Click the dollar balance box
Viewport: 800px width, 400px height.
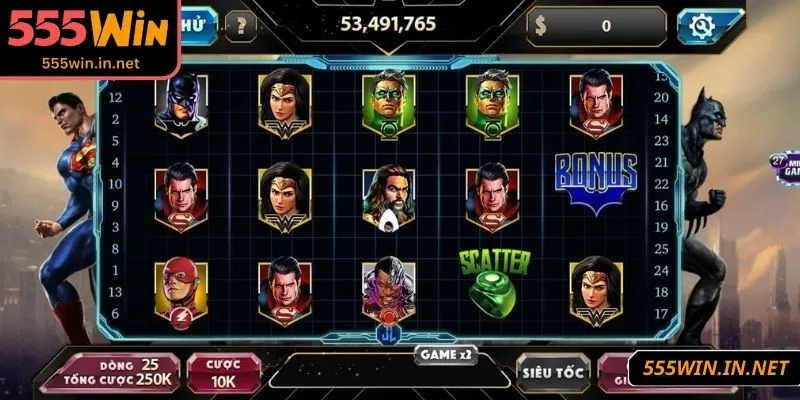[597, 26]
